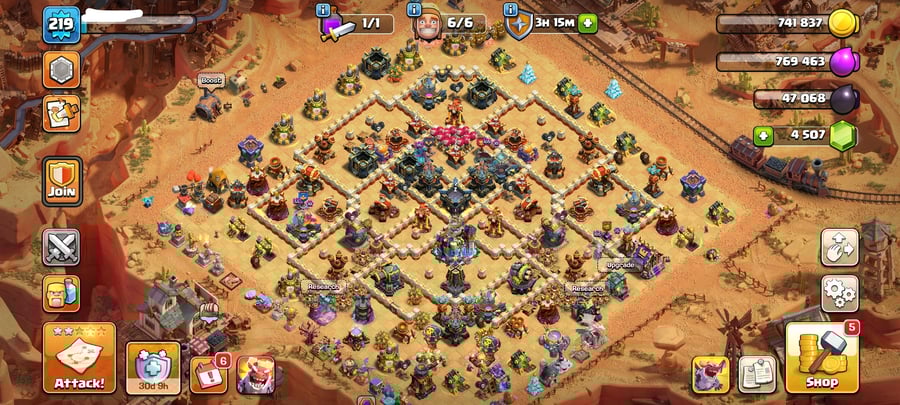
Task: Open the game settings gear
Action: click(x=839, y=294)
